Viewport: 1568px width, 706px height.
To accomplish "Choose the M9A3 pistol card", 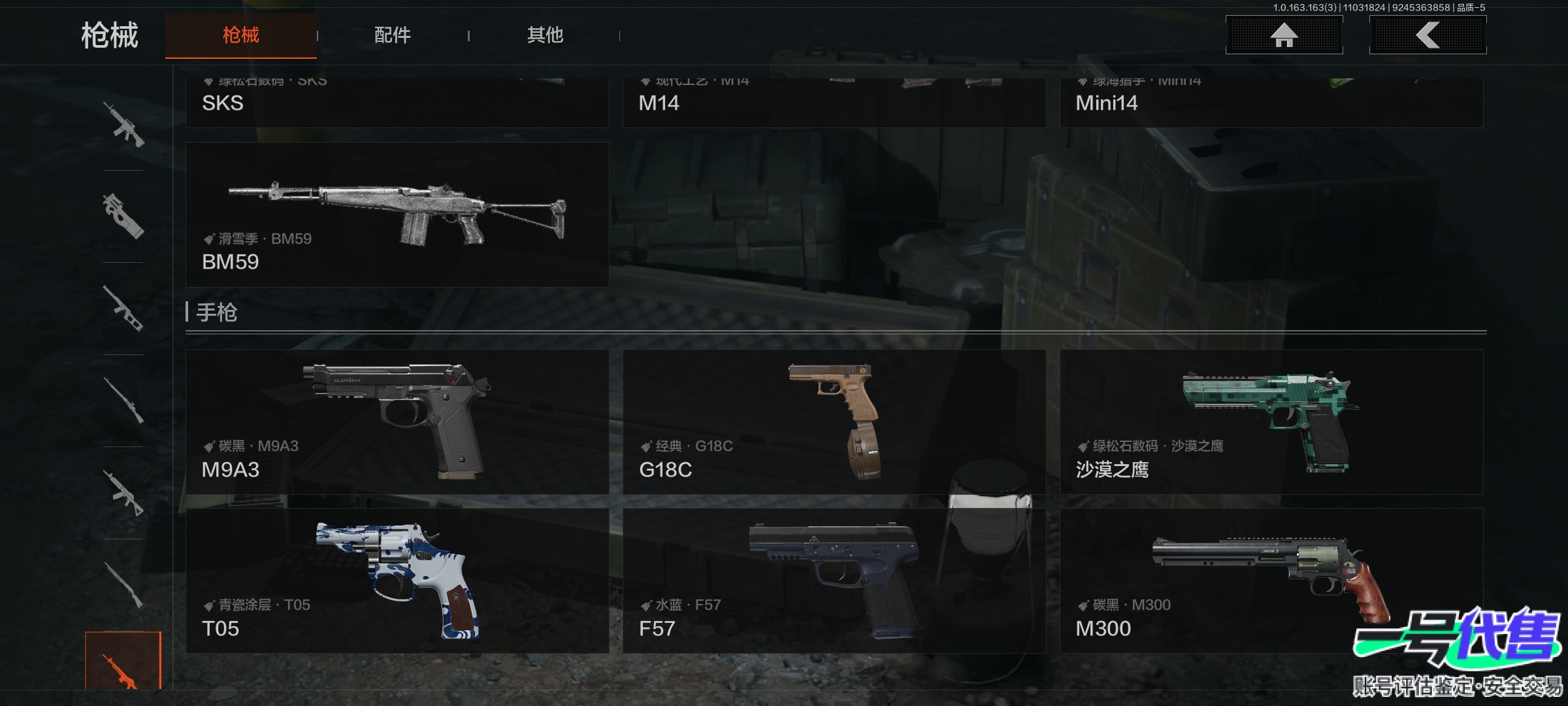I will coord(397,422).
